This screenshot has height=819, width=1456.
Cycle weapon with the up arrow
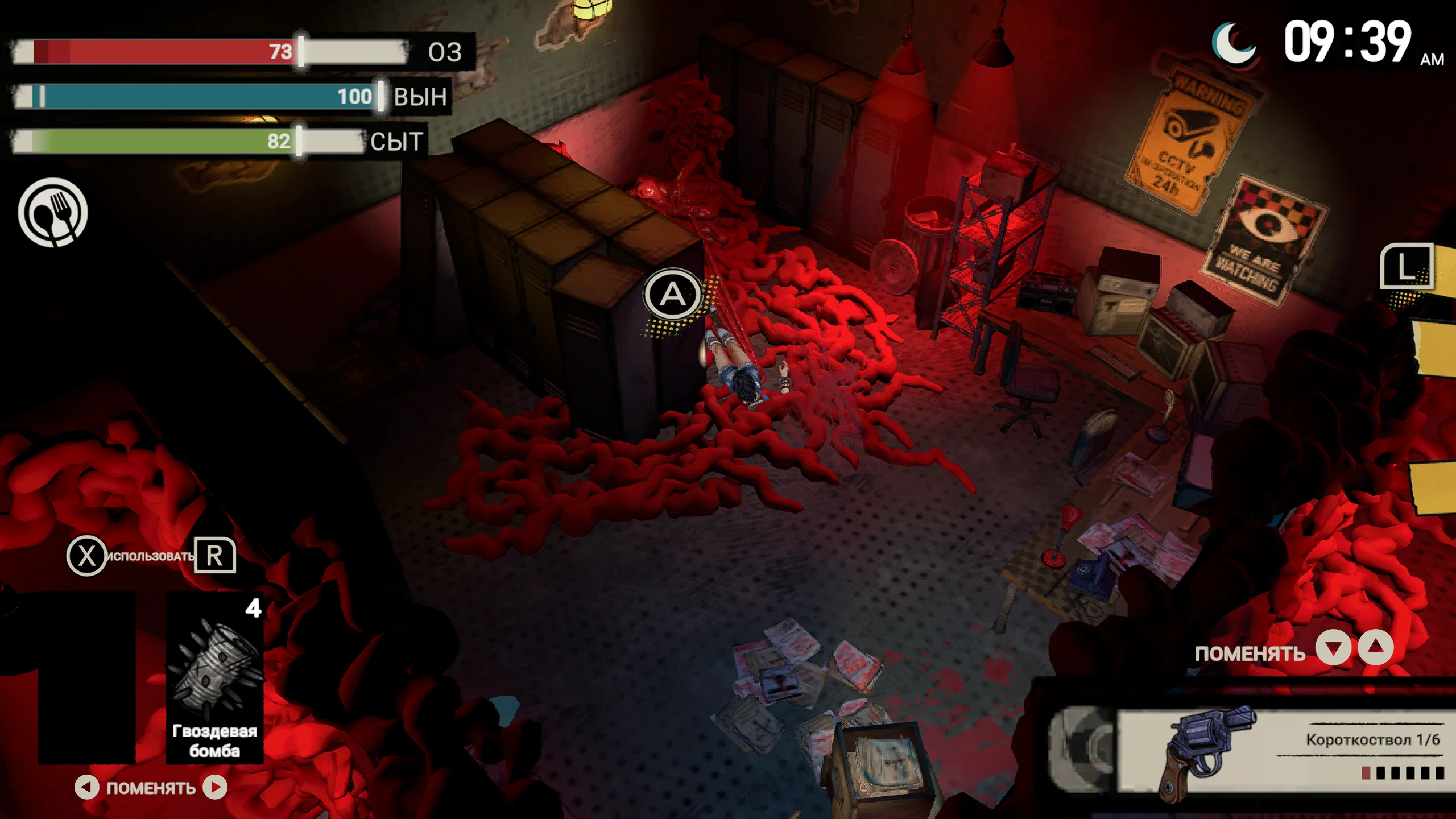1376,648
